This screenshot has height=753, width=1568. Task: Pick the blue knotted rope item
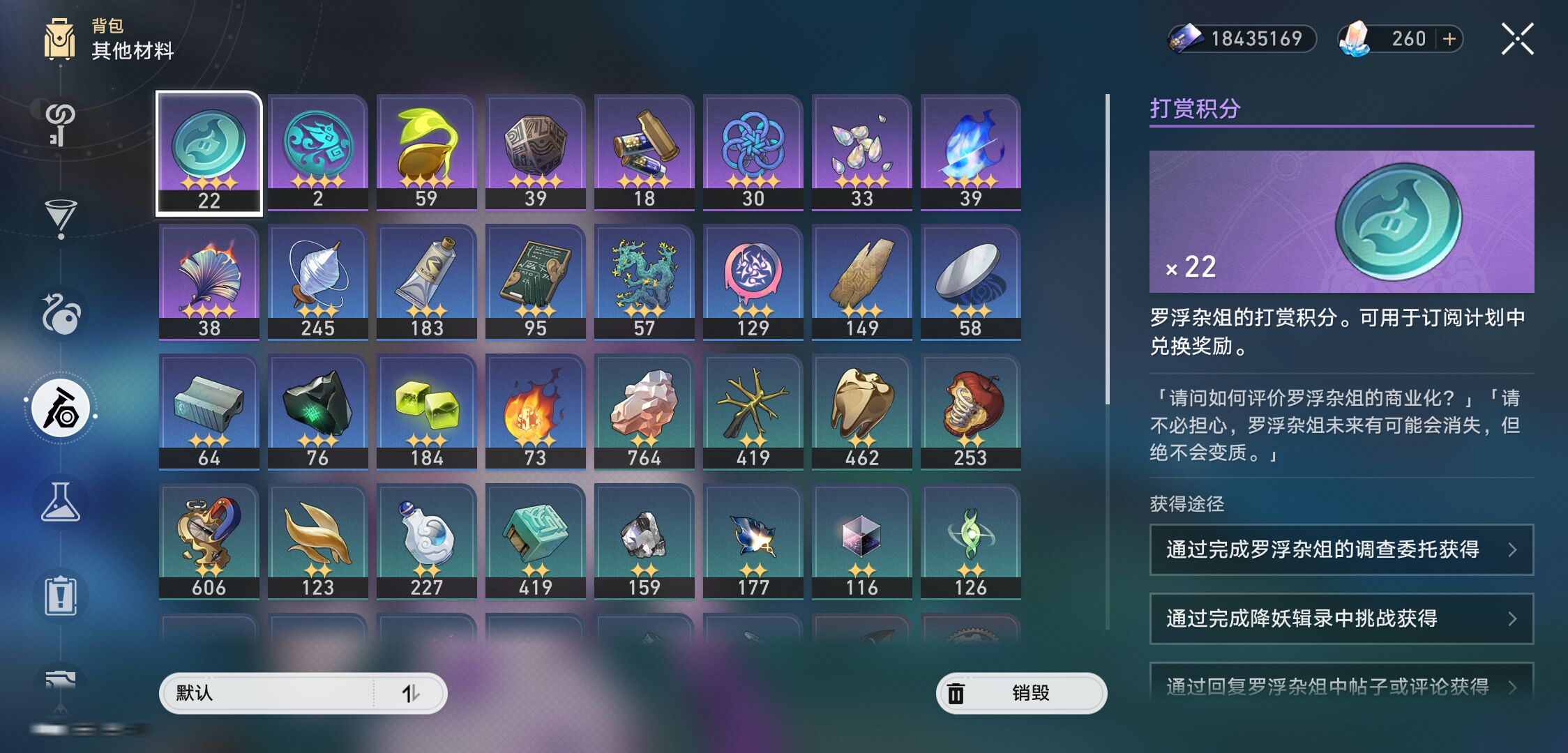pyautogui.click(x=753, y=151)
